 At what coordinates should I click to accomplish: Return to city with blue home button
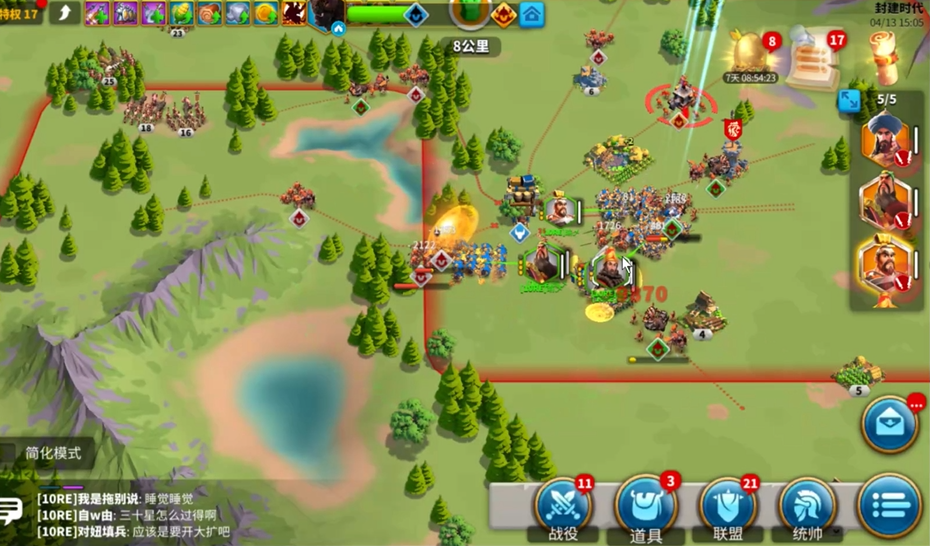(x=532, y=14)
